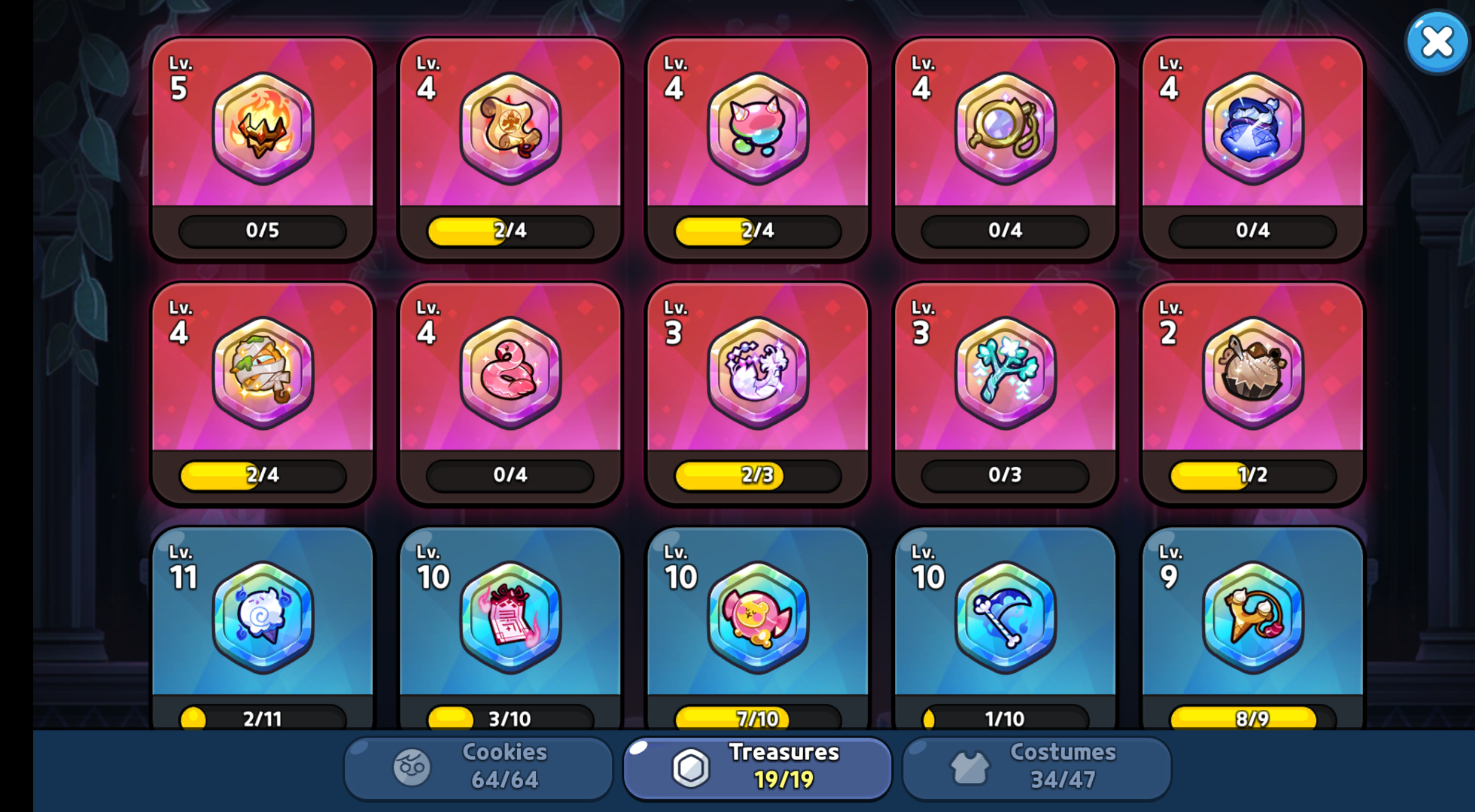The height and width of the screenshot is (812, 1475).
Task: Select the cracked sparkling egg treasure
Action: pyautogui.click(x=757, y=393)
